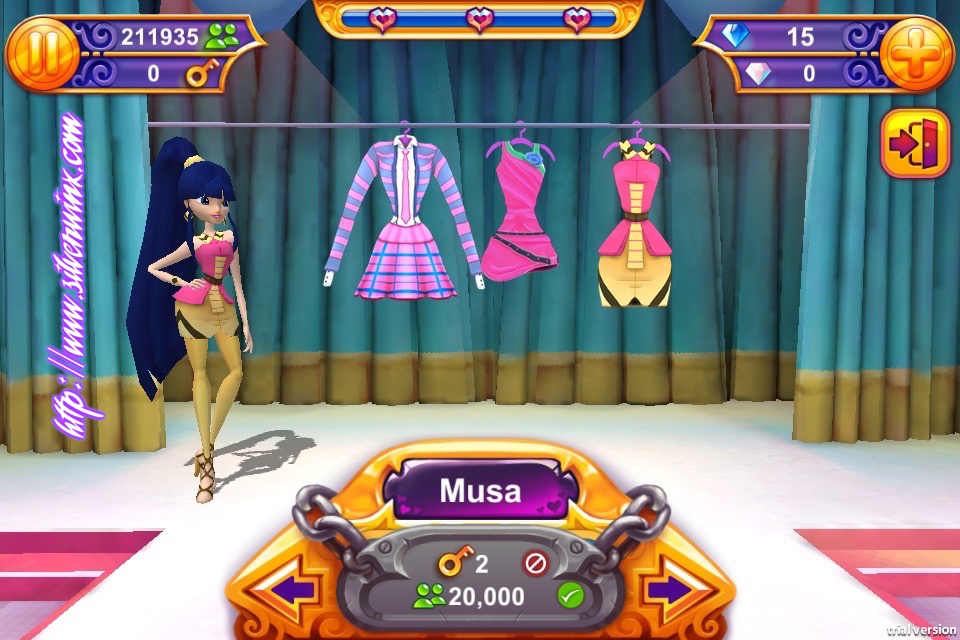Screen dimensions: 960x640
Task: Pause the game with the orange pause button
Action: [42, 56]
